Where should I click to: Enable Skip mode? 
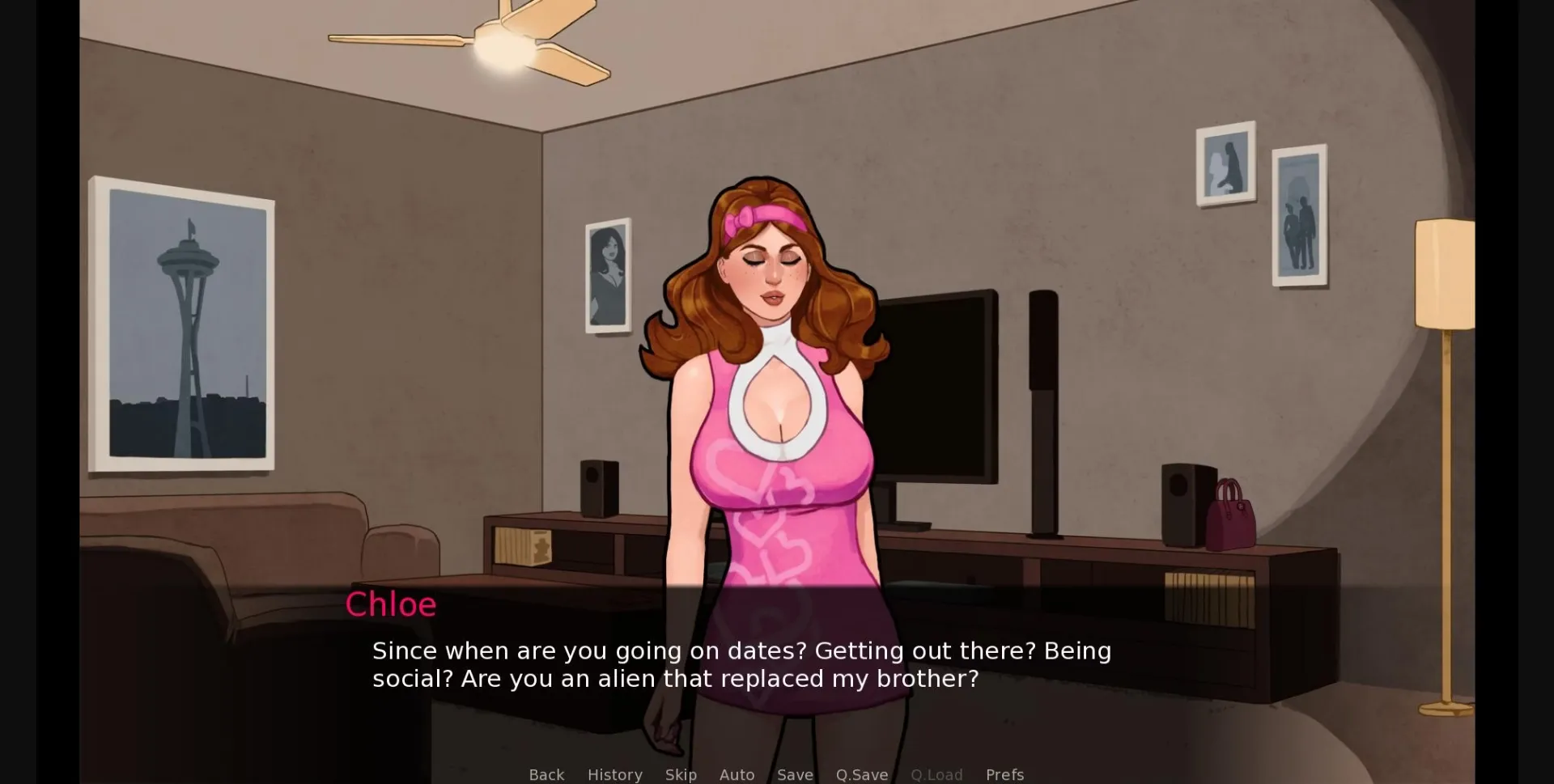tap(681, 774)
